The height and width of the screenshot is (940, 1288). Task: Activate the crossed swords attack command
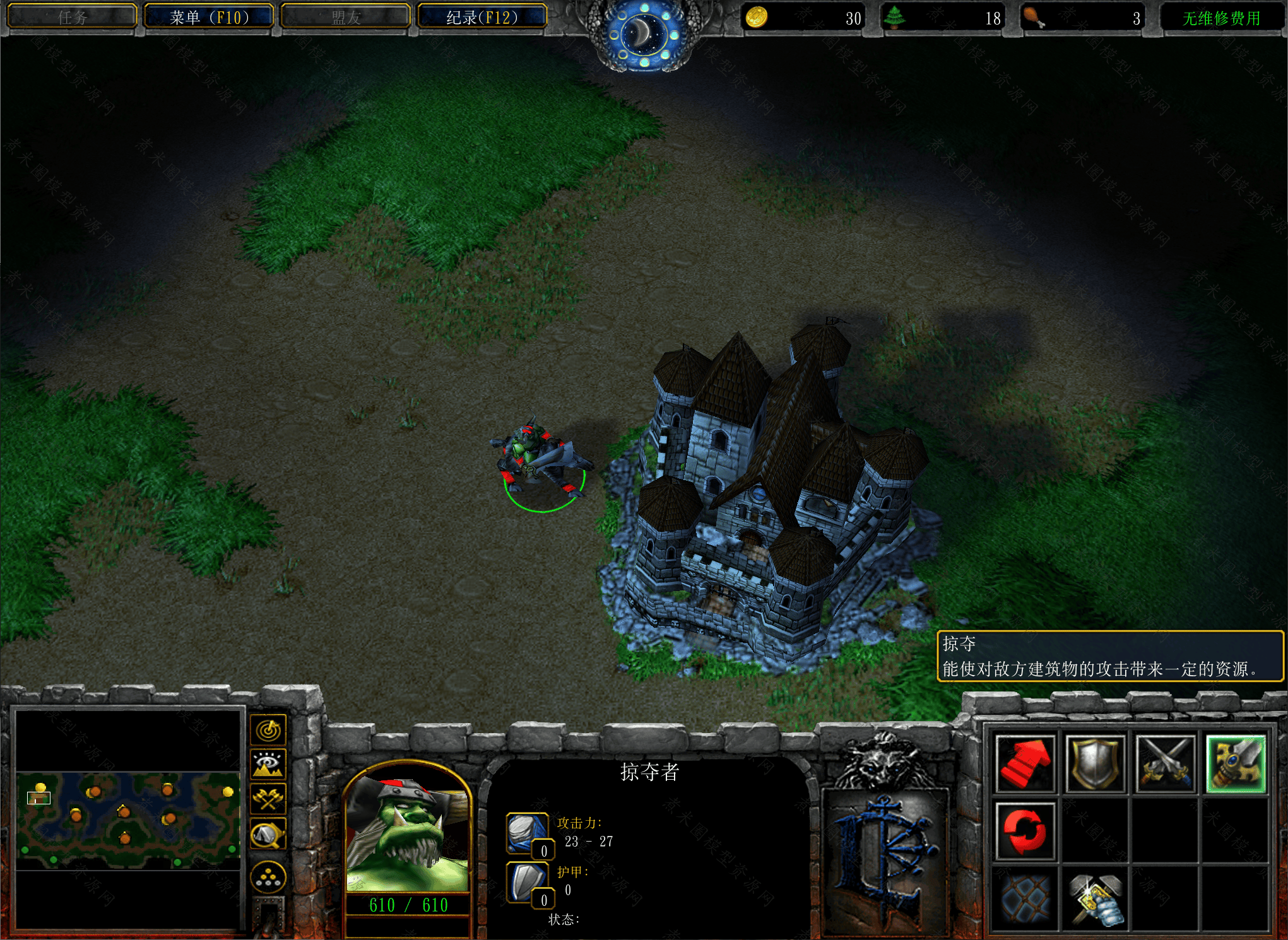(1165, 764)
